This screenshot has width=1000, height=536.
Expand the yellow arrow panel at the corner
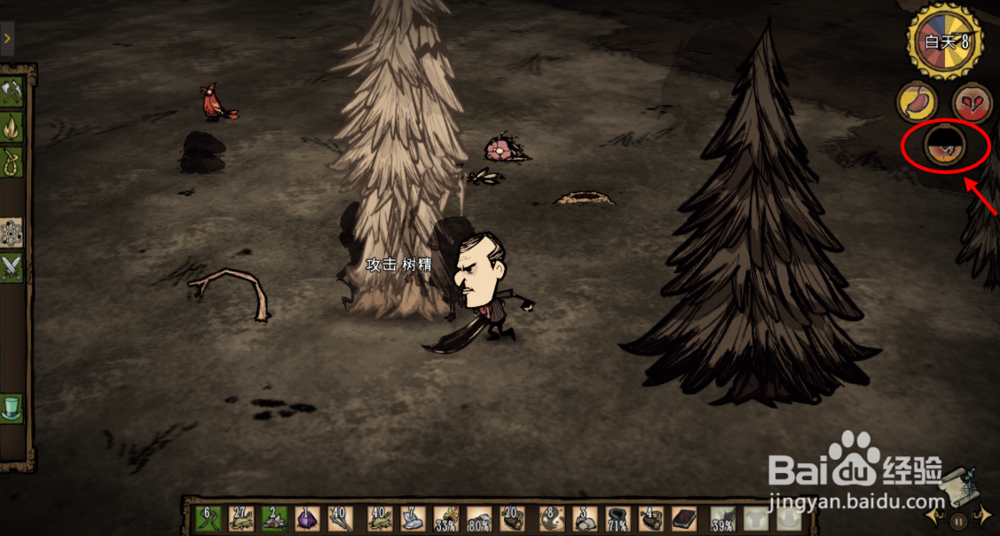point(7,38)
